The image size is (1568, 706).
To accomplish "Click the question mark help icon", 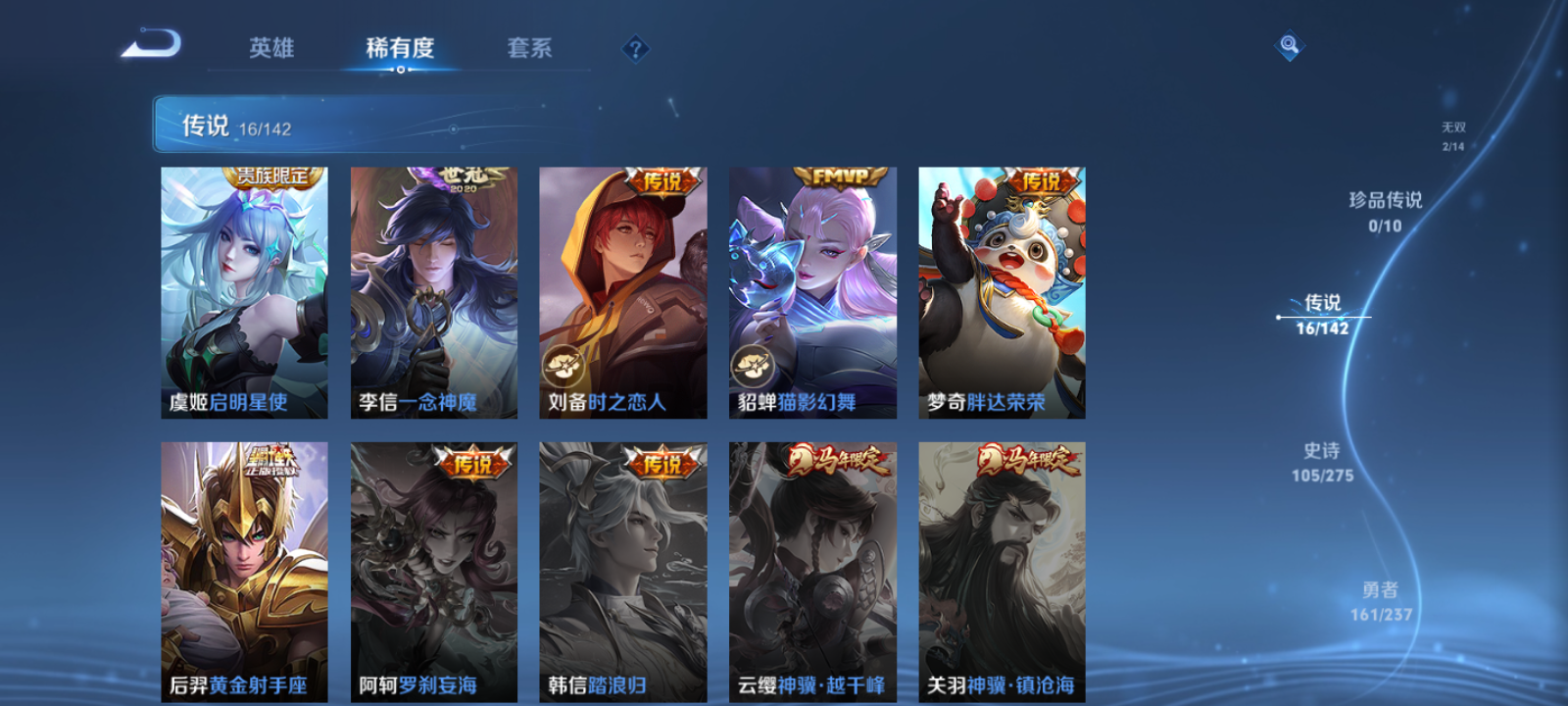I will point(636,48).
